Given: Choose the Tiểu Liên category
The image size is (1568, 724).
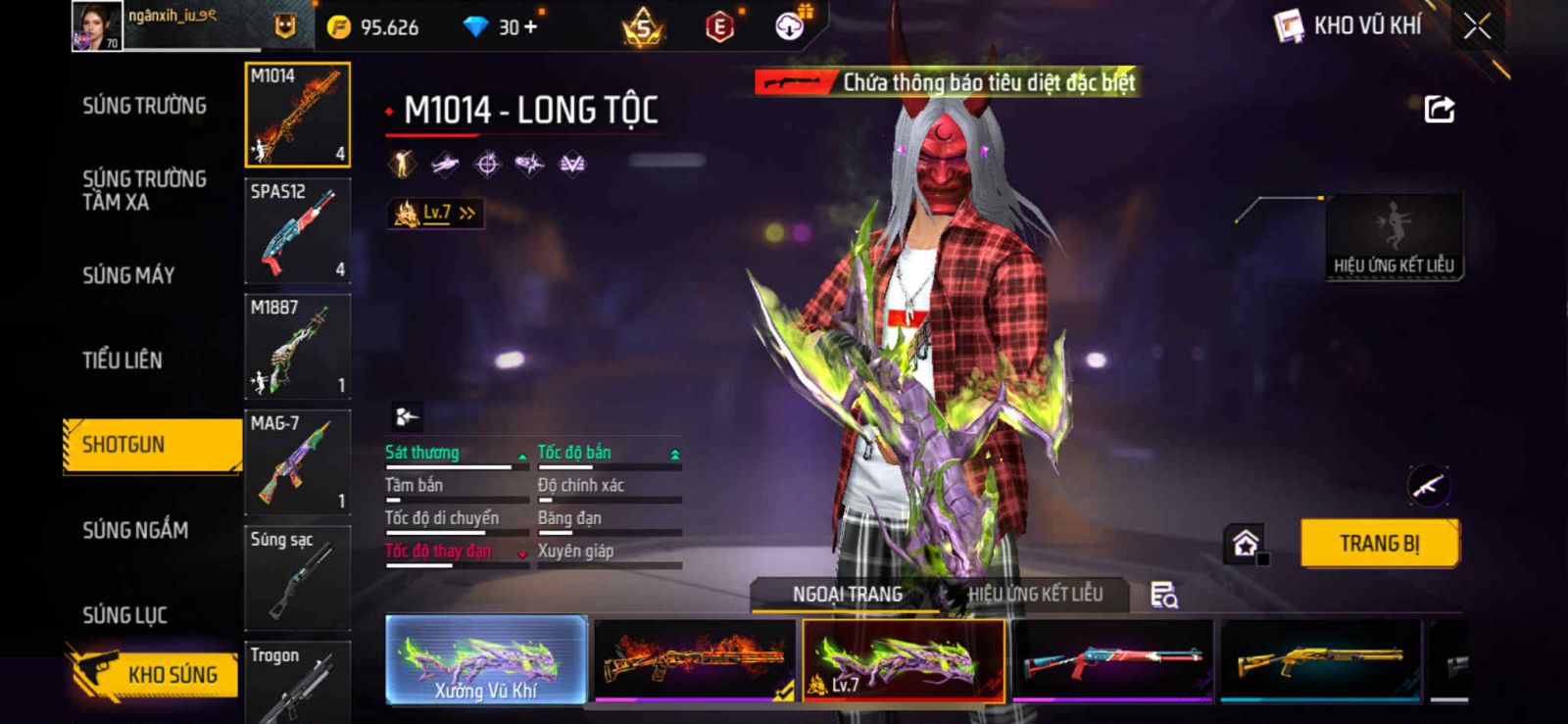Looking at the screenshot, I should pyautogui.click(x=122, y=360).
